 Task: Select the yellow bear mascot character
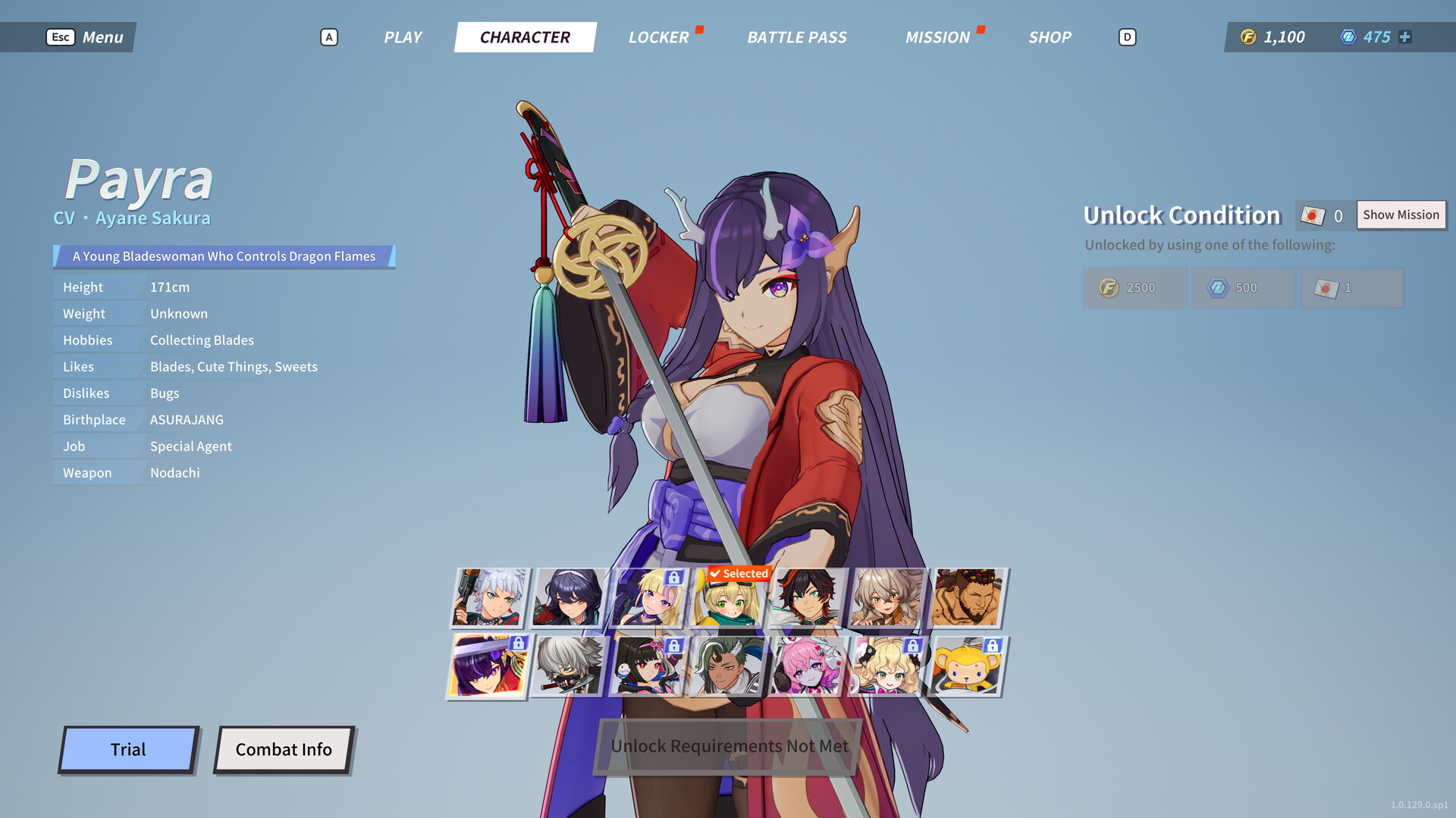(966, 666)
